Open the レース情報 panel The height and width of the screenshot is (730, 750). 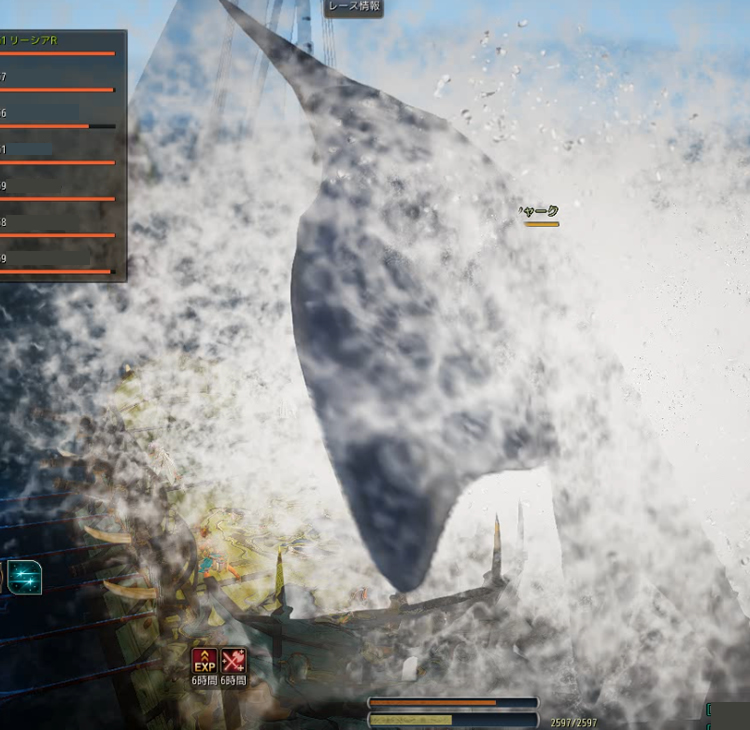point(354,7)
